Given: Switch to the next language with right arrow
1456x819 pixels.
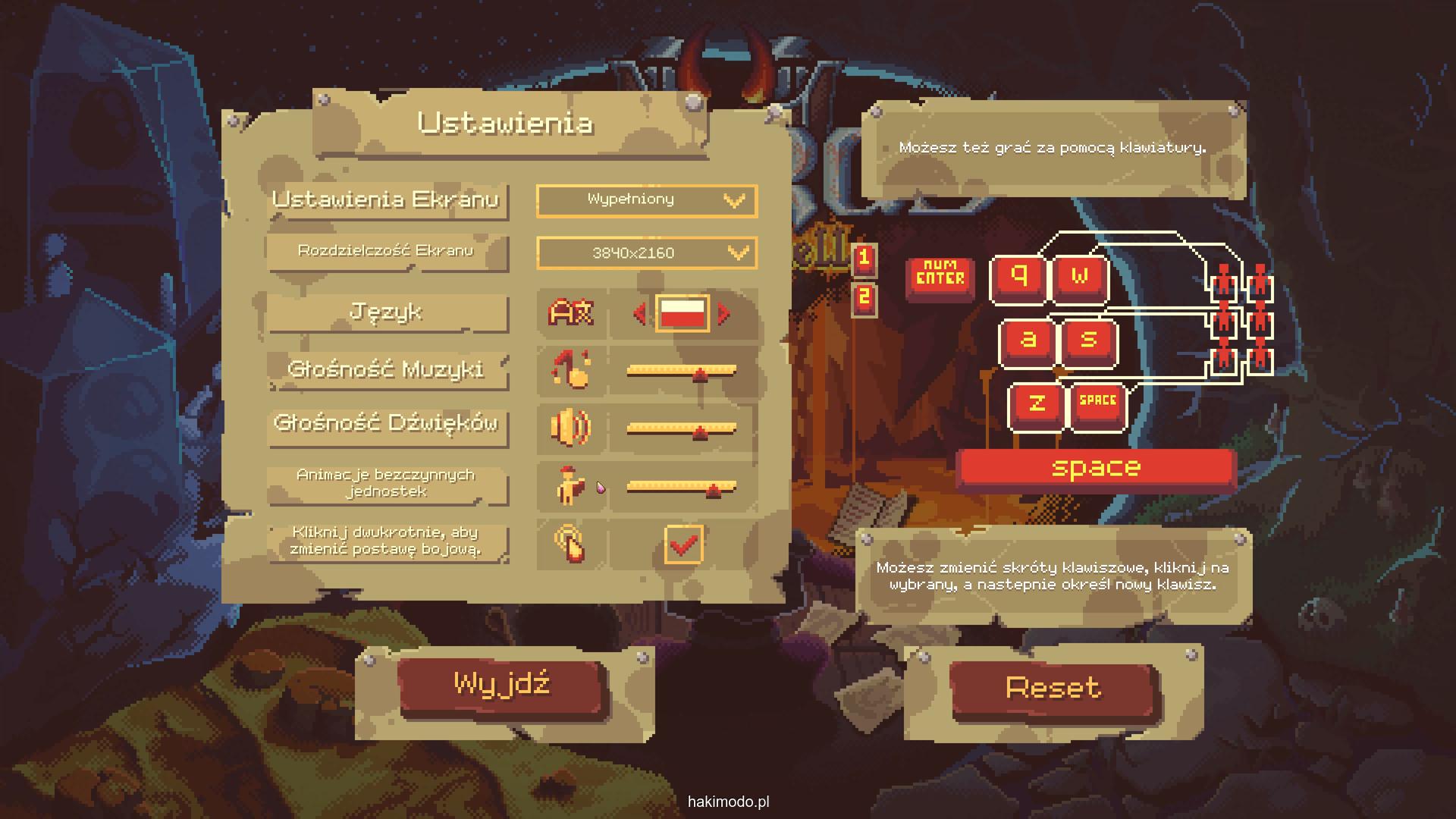Looking at the screenshot, I should coord(724,313).
